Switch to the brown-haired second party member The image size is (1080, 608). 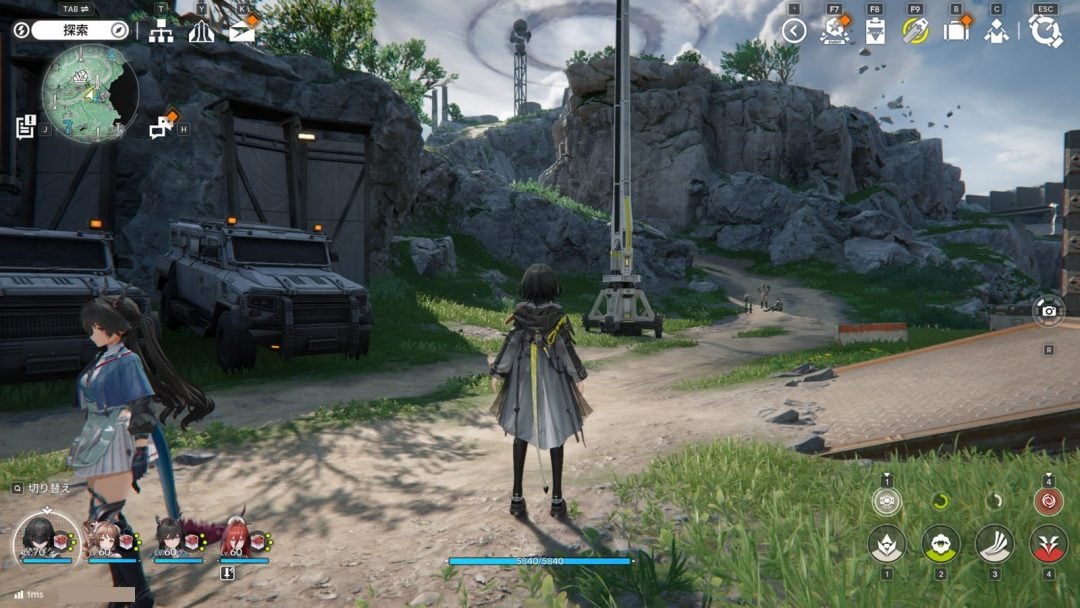103,539
